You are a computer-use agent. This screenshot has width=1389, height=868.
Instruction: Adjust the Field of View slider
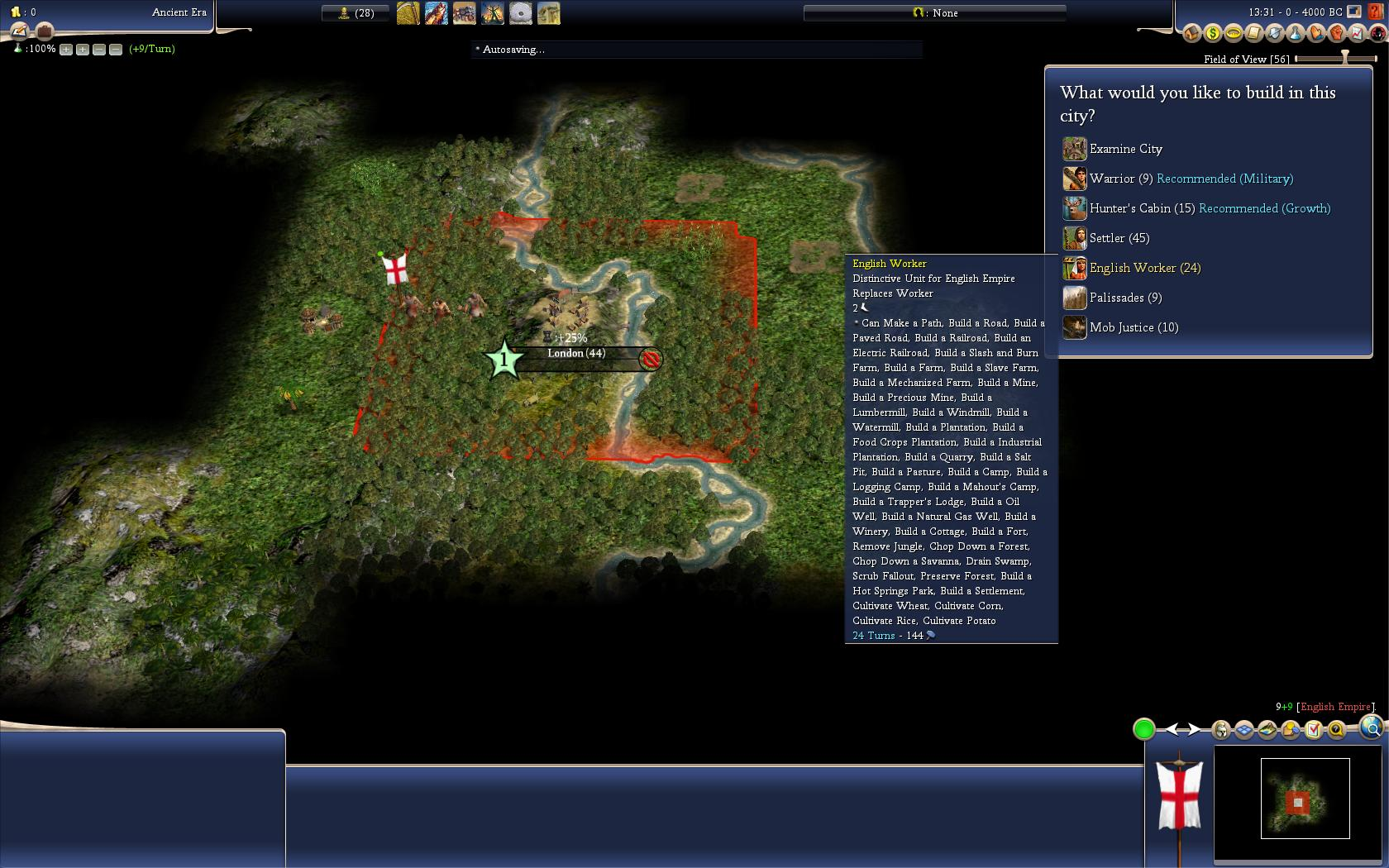(1344, 59)
